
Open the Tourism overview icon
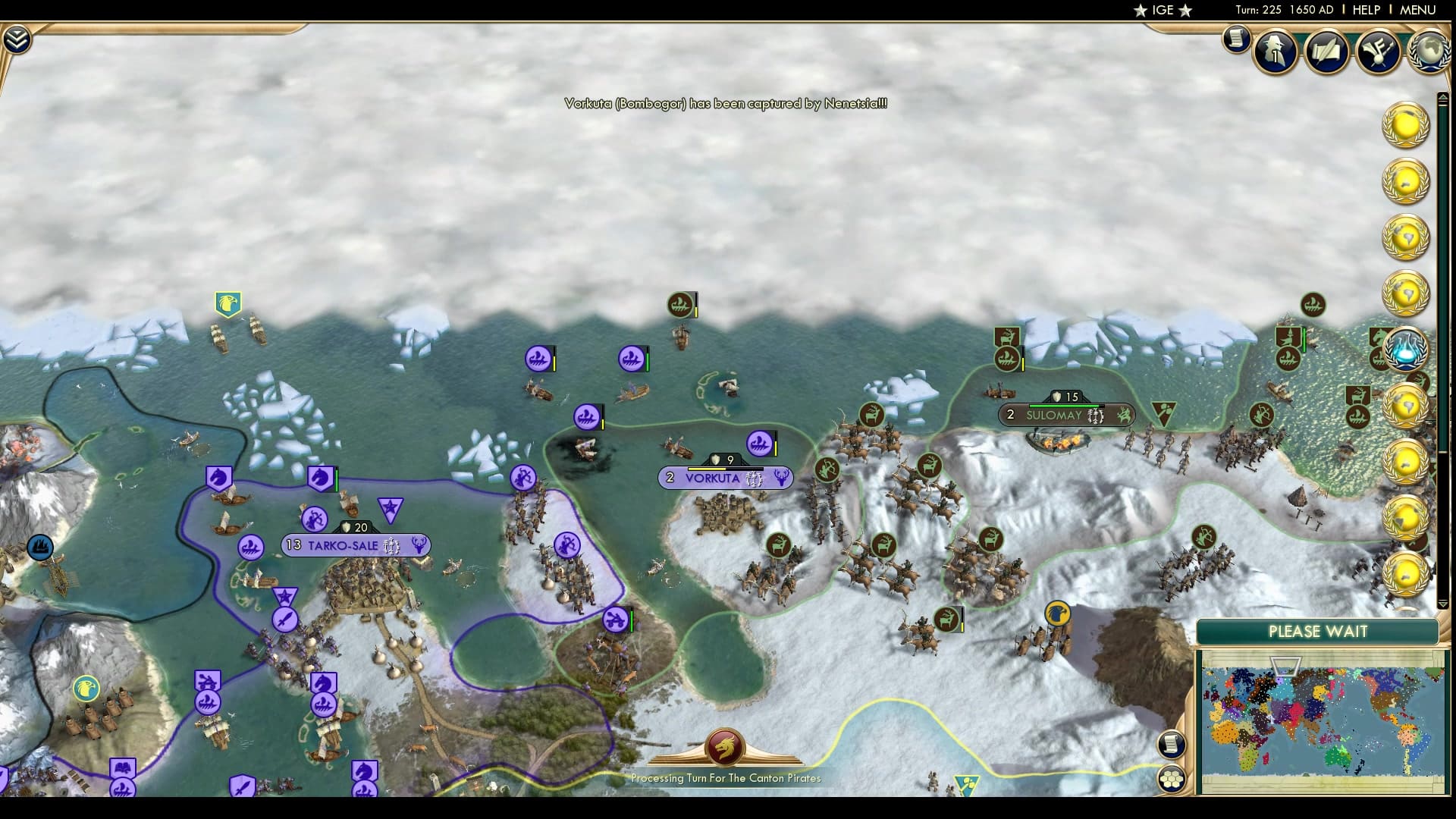click(x=1379, y=52)
